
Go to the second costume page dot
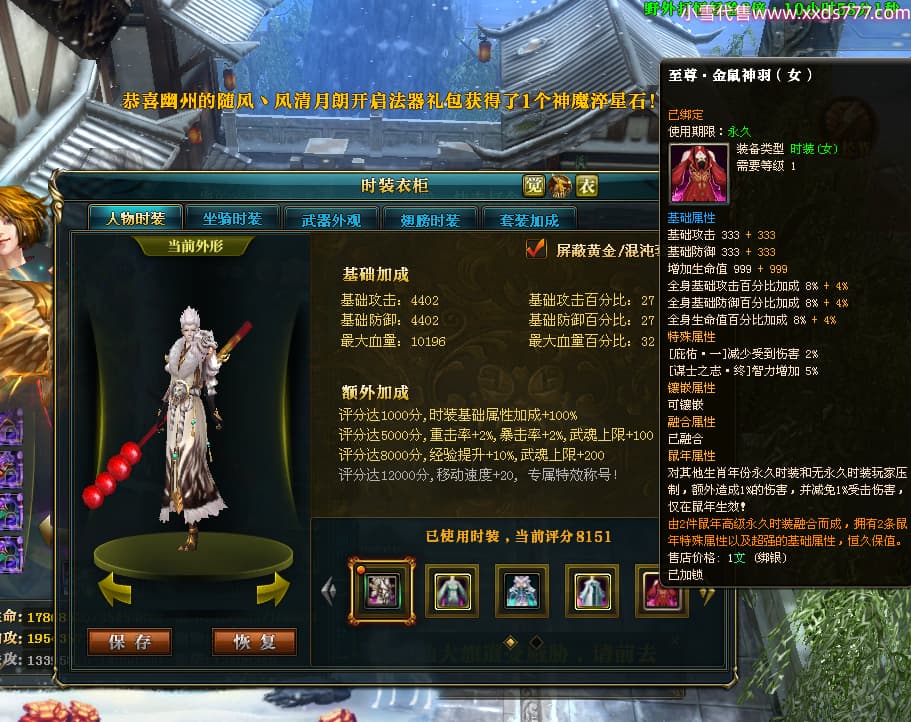point(535,641)
